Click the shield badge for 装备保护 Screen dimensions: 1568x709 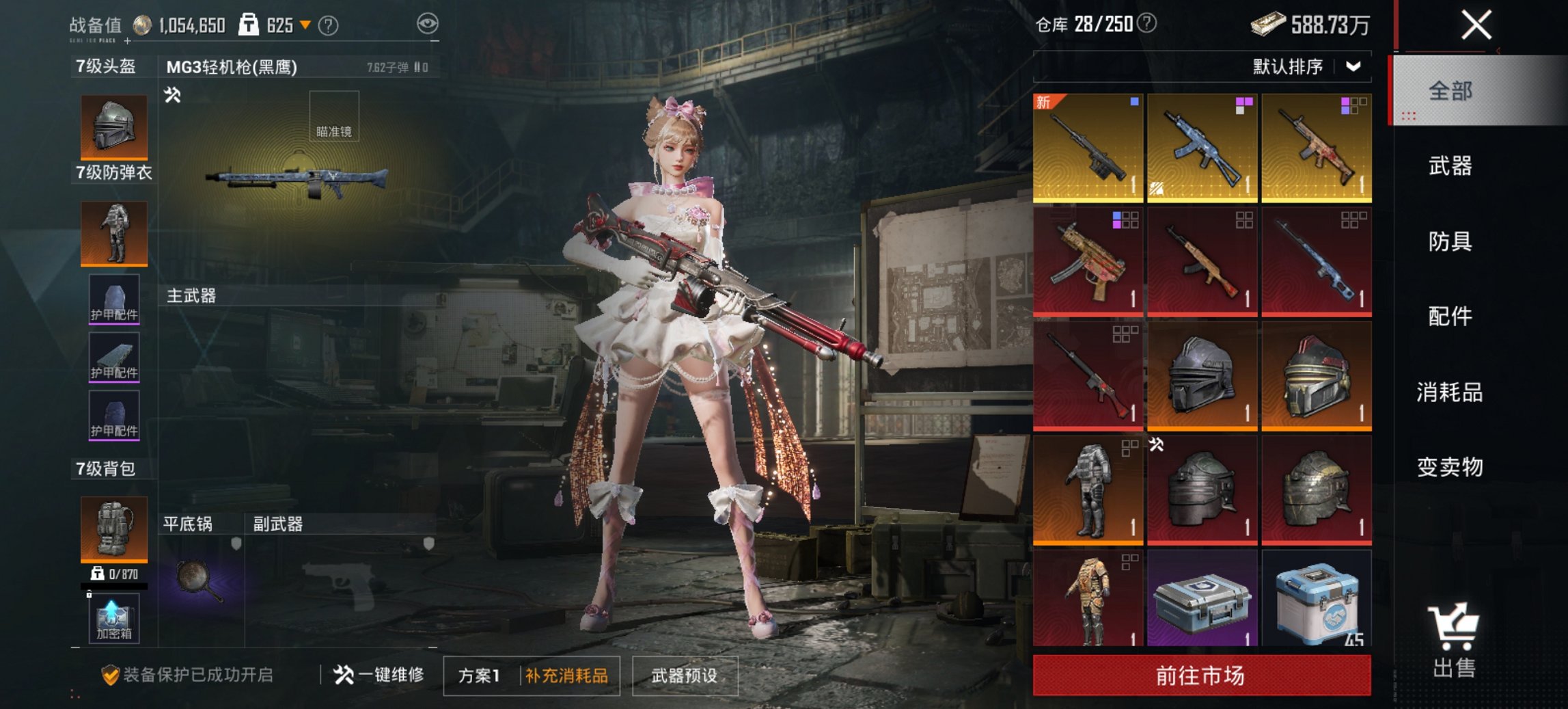(111, 675)
